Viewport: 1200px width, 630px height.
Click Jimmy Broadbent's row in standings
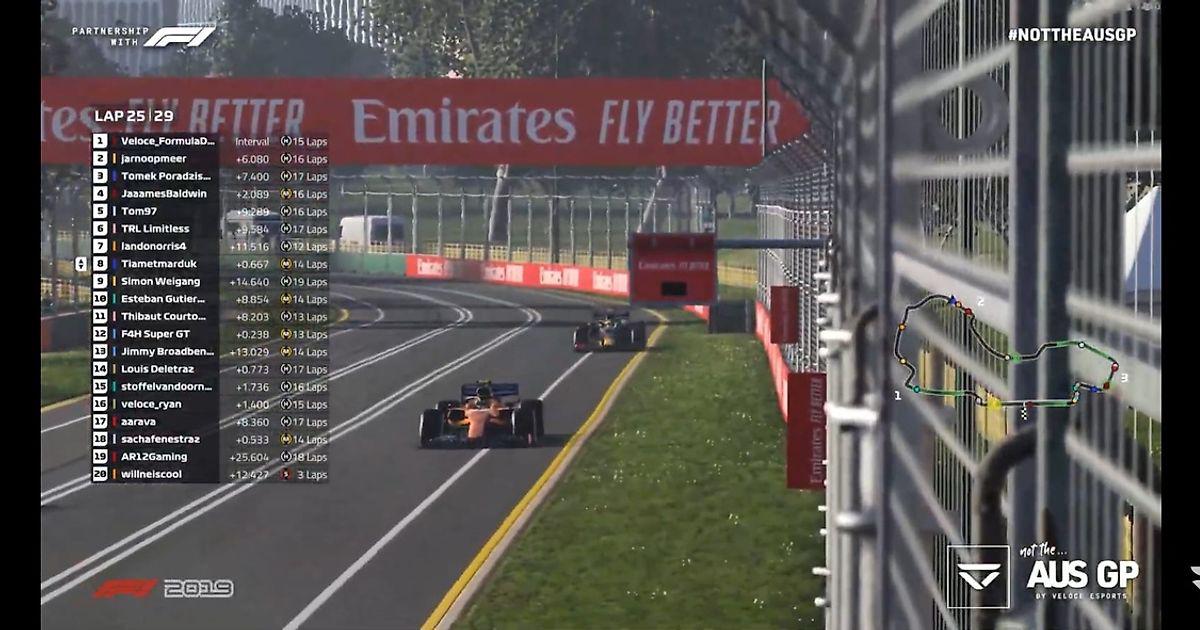click(x=168, y=351)
